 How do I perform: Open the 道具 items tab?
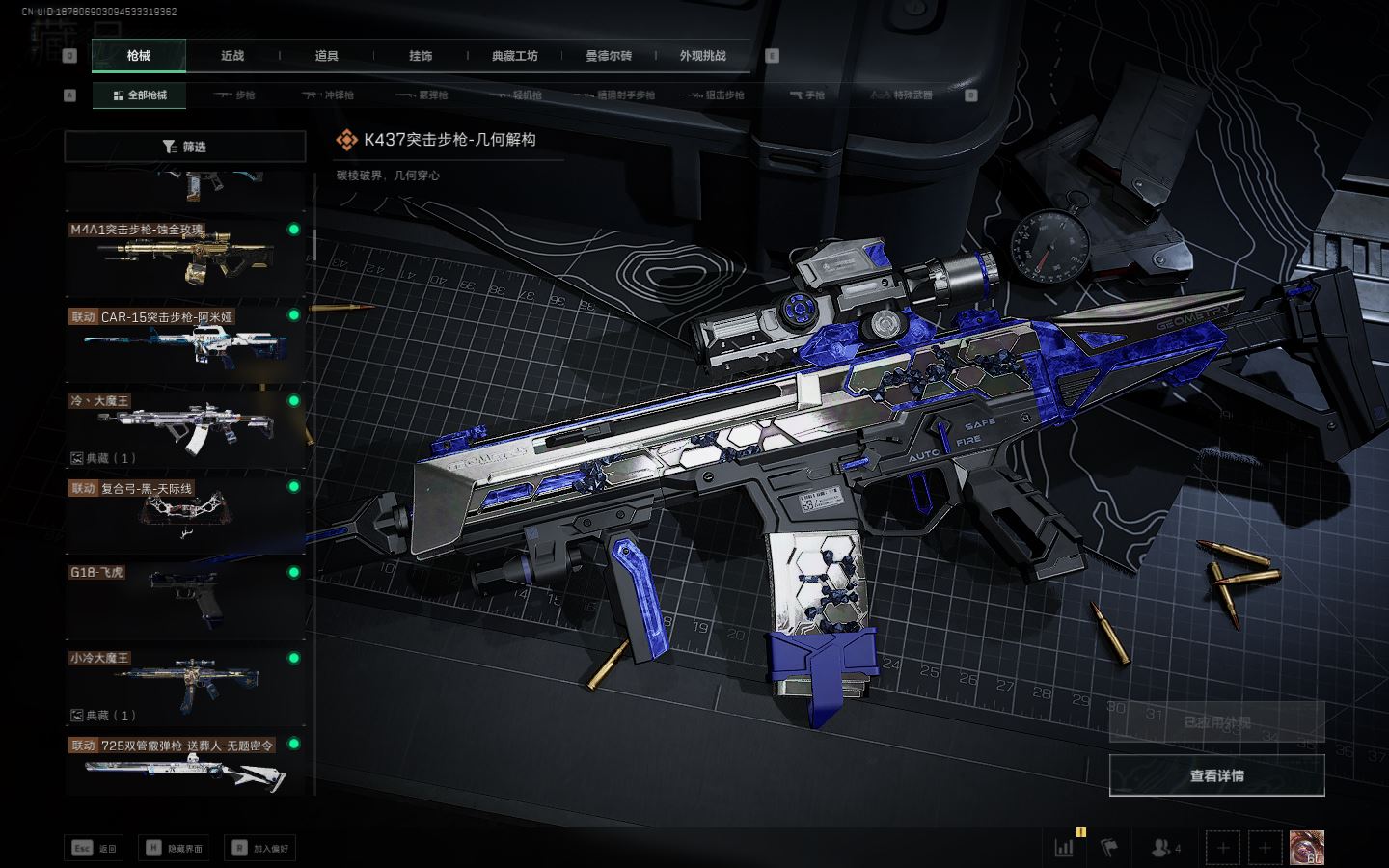coord(326,56)
